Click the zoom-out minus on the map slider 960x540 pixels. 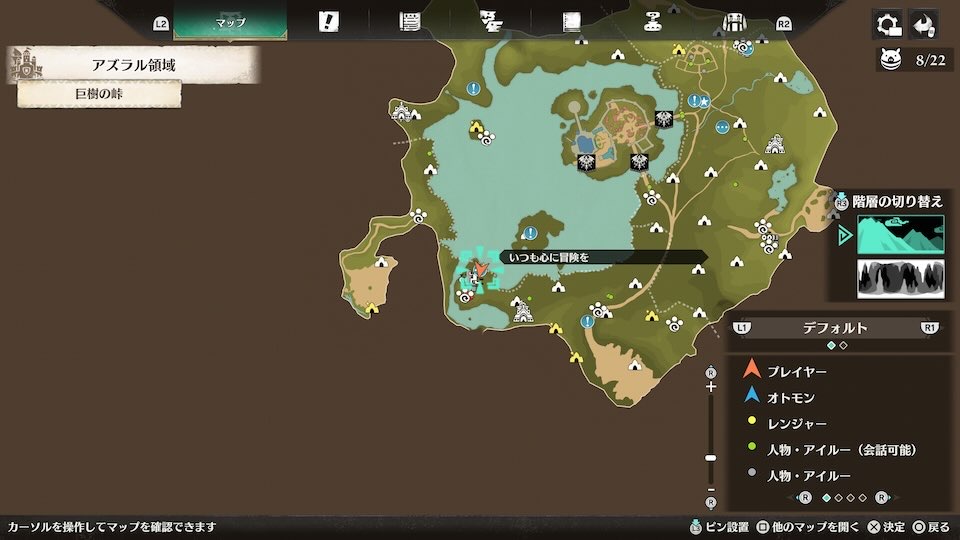[x=711, y=487]
